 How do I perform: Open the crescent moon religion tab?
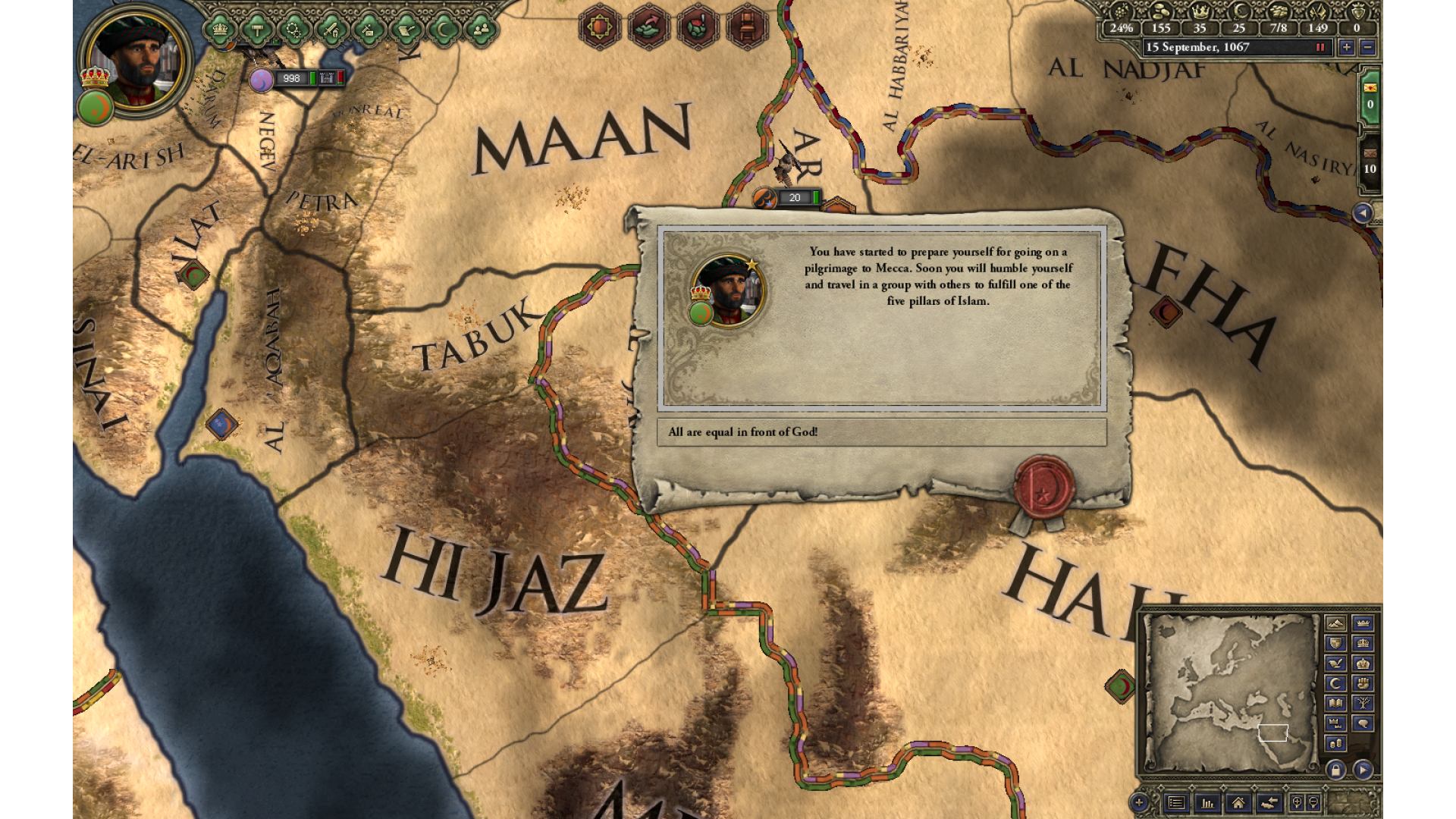444,30
